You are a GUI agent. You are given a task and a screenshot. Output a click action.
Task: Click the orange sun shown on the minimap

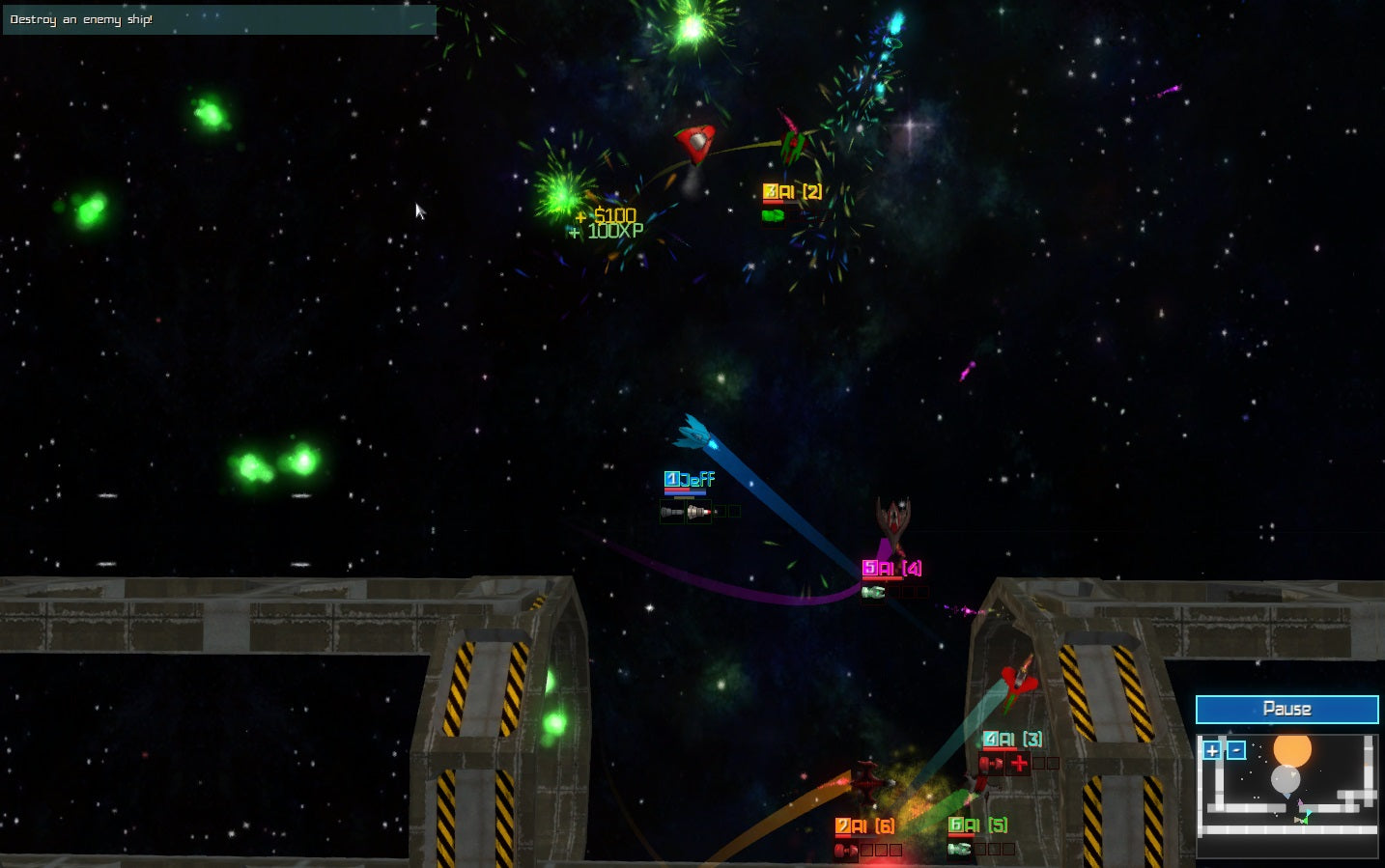pos(1291,751)
